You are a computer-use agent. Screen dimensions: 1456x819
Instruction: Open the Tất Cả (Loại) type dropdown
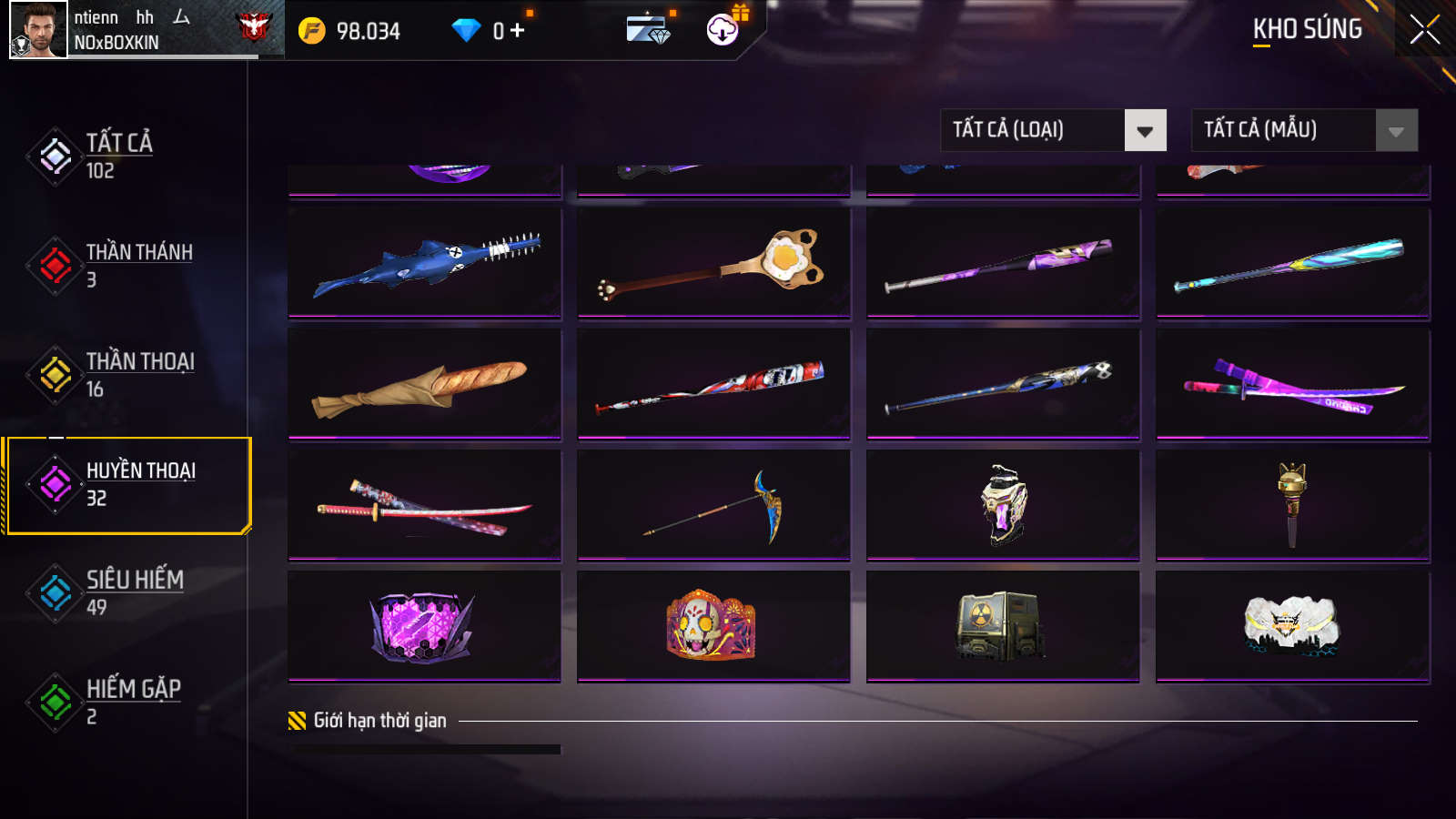pyautogui.click(x=1053, y=130)
